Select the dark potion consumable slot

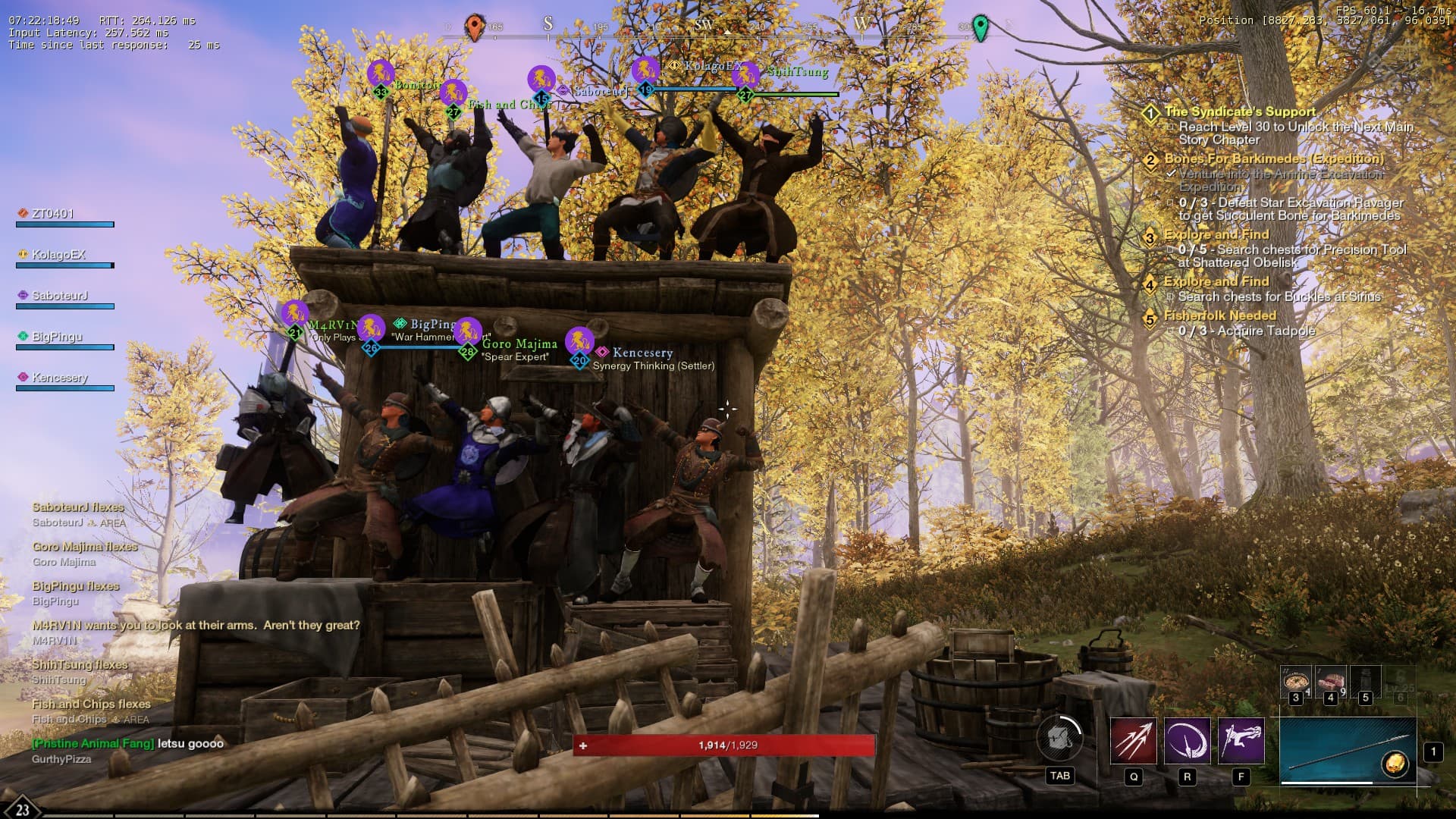tap(1365, 682)
